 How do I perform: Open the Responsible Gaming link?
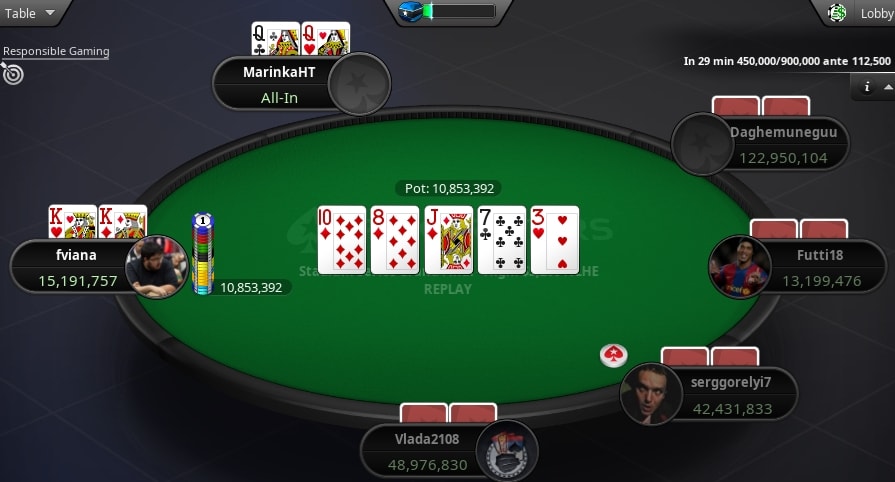point(56,51)
